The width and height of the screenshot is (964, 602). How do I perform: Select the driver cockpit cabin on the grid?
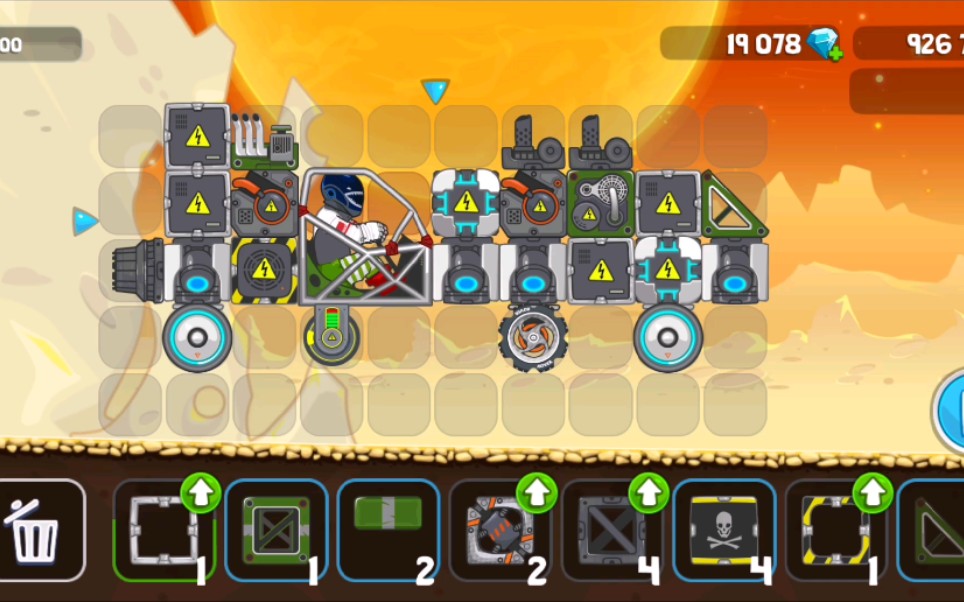pyautogui.click(x=365, y=238)
